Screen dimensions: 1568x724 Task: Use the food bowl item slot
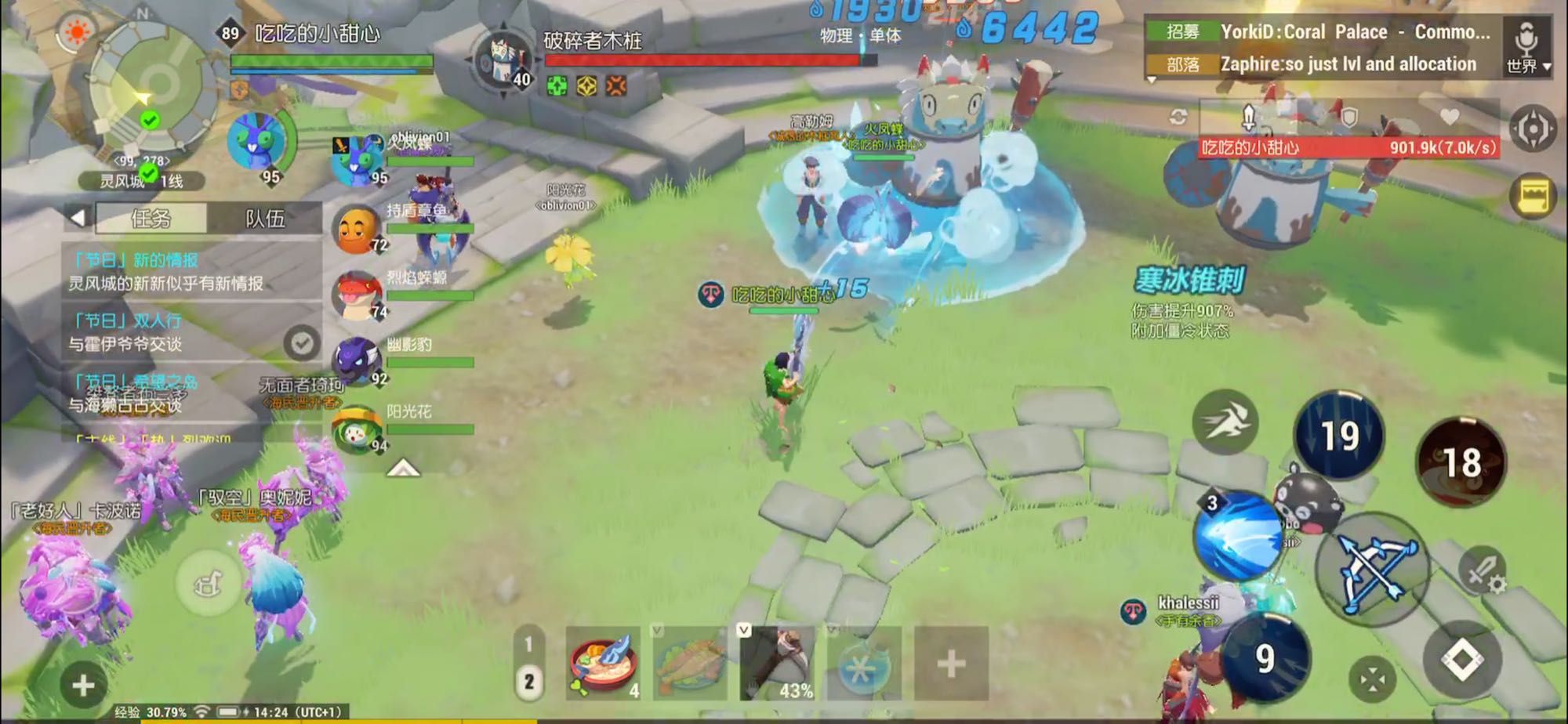click(x=602, y=664)
